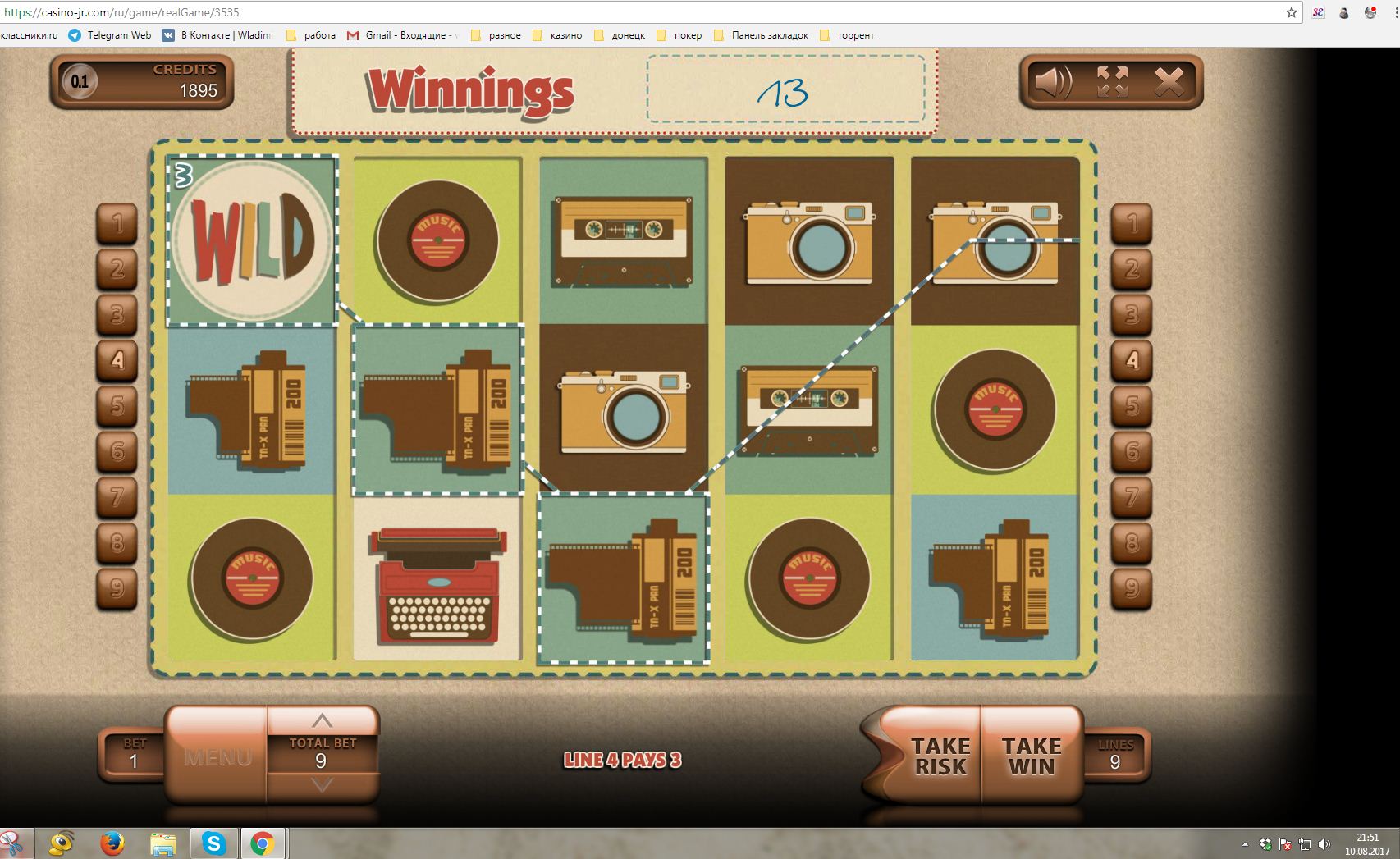Select the BET amount panel
The width and height of the screenshot is (1400, 859).
coord(134,755)
